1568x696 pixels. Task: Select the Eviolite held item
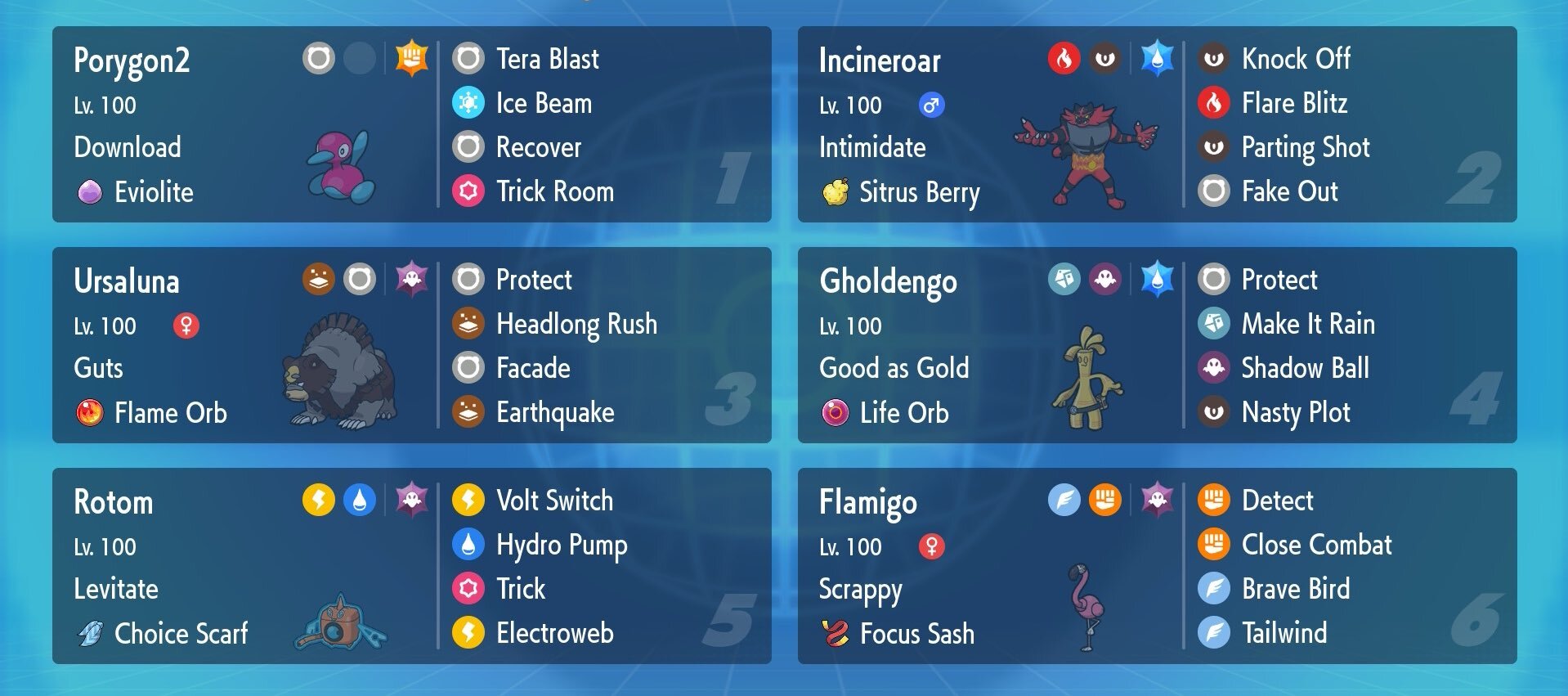pyautogui.click(x=153, y=192)
